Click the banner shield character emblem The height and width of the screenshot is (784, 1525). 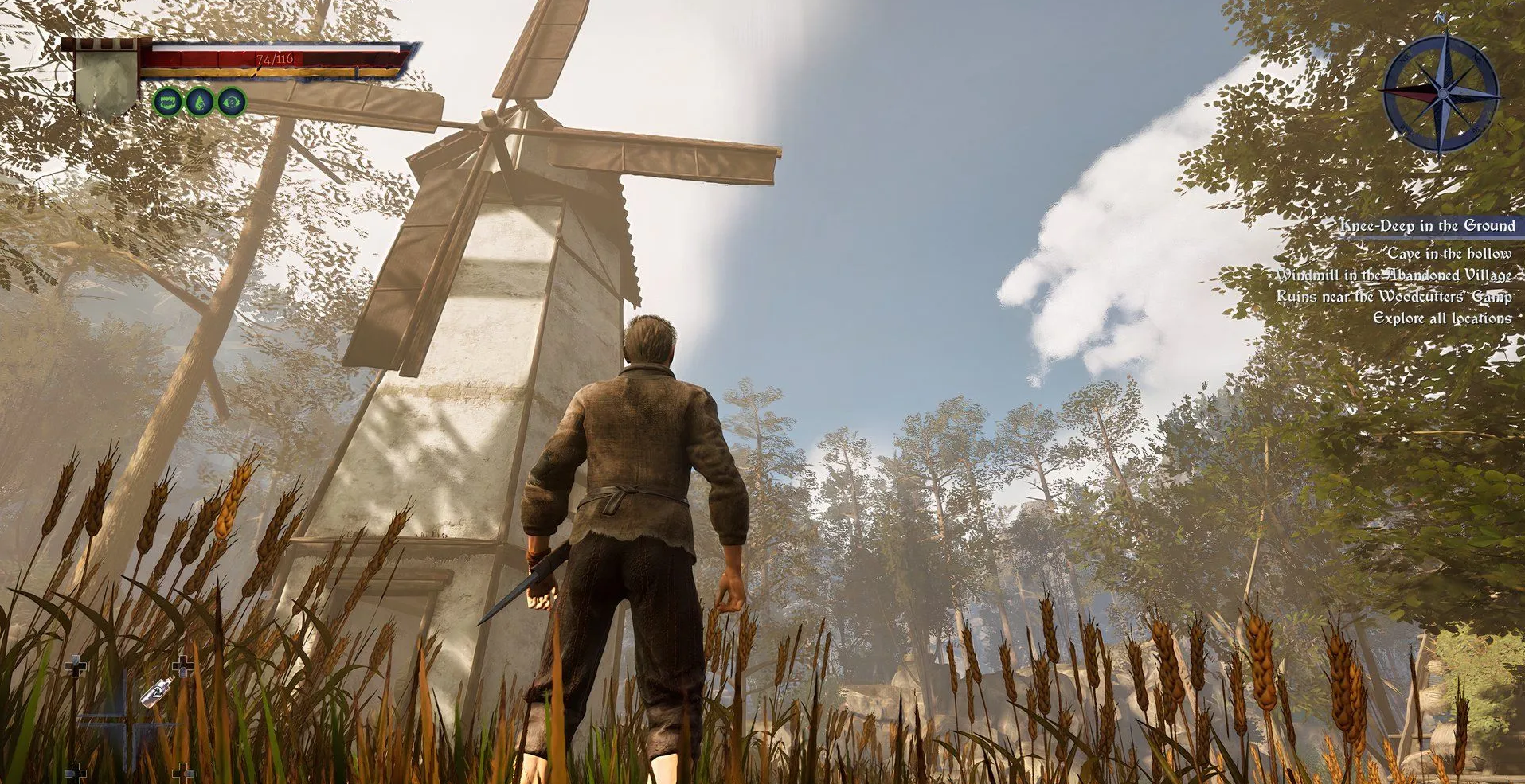pos(106,81)
